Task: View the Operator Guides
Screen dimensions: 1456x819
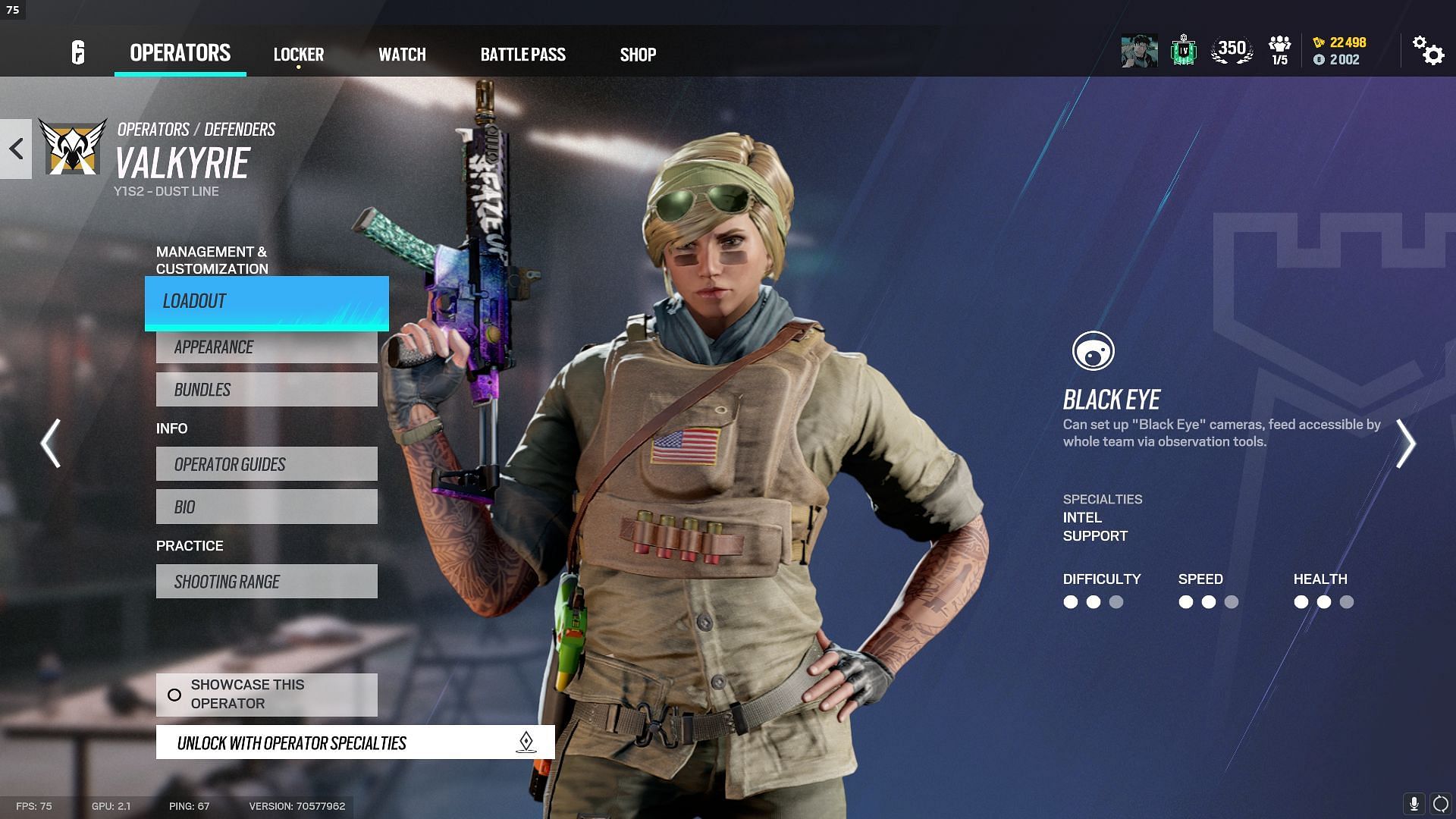Action: click(x=266, y=464)
